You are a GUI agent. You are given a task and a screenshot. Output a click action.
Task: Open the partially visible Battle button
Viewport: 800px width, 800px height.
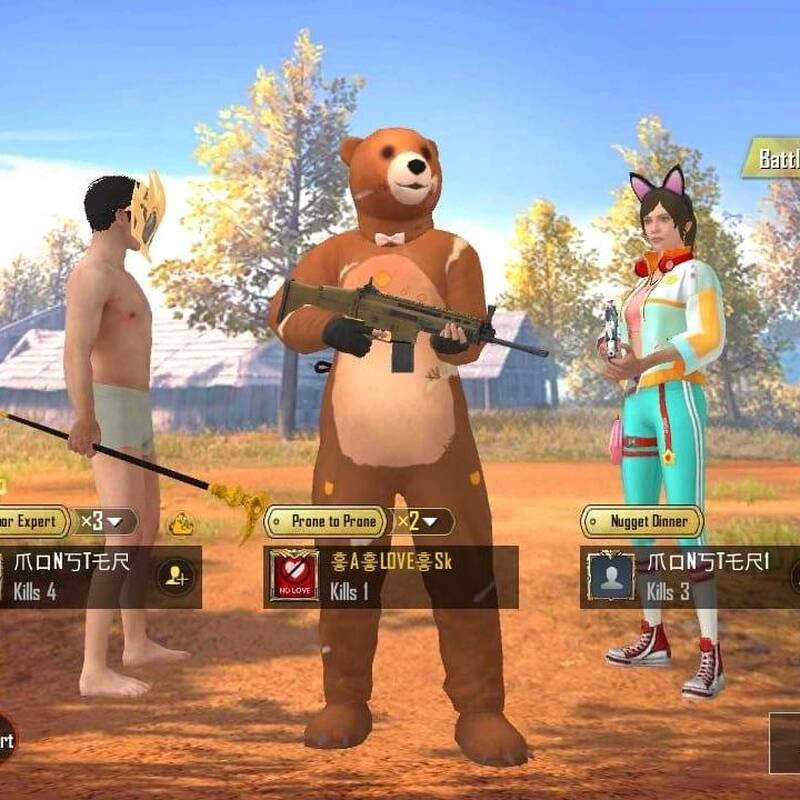coord(772,158)
